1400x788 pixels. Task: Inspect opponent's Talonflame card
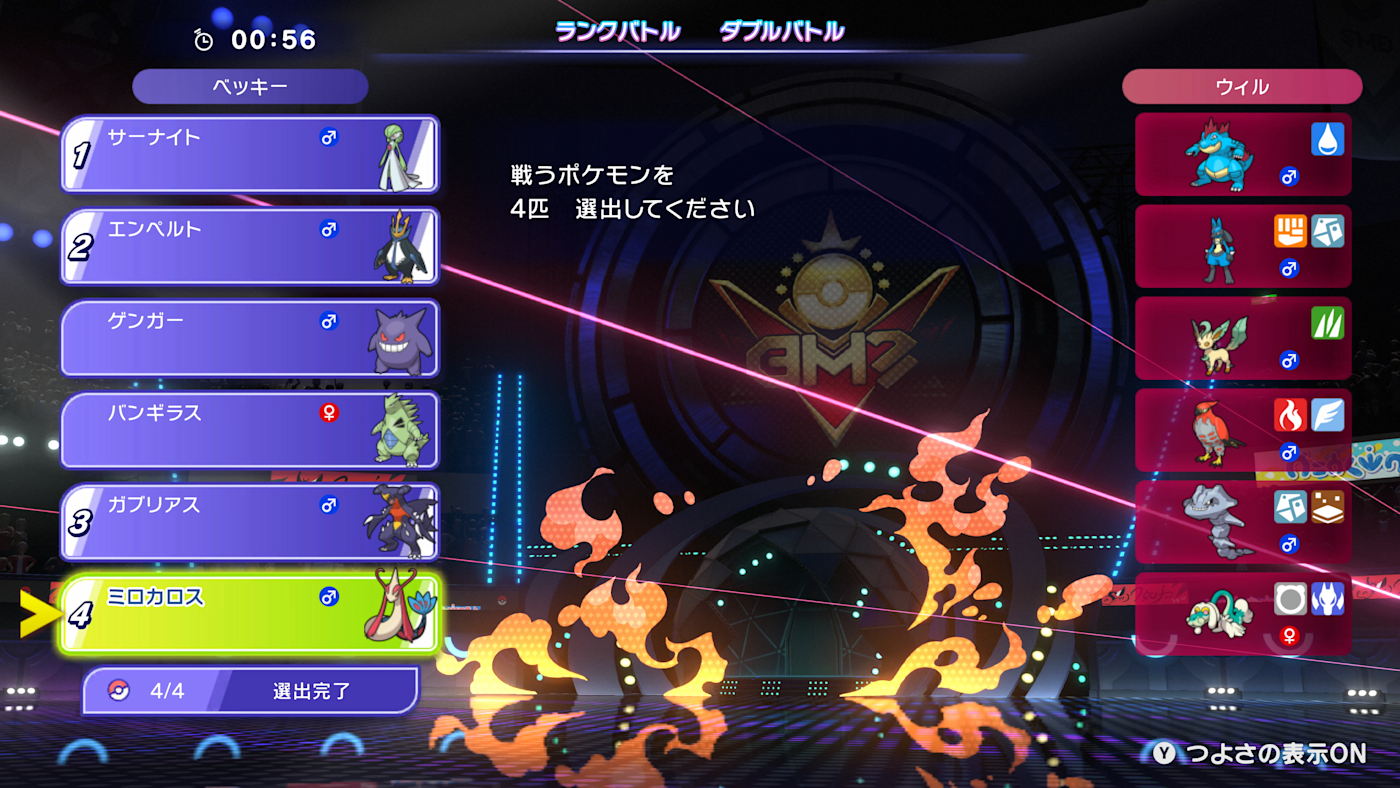tap(1243, 431)
